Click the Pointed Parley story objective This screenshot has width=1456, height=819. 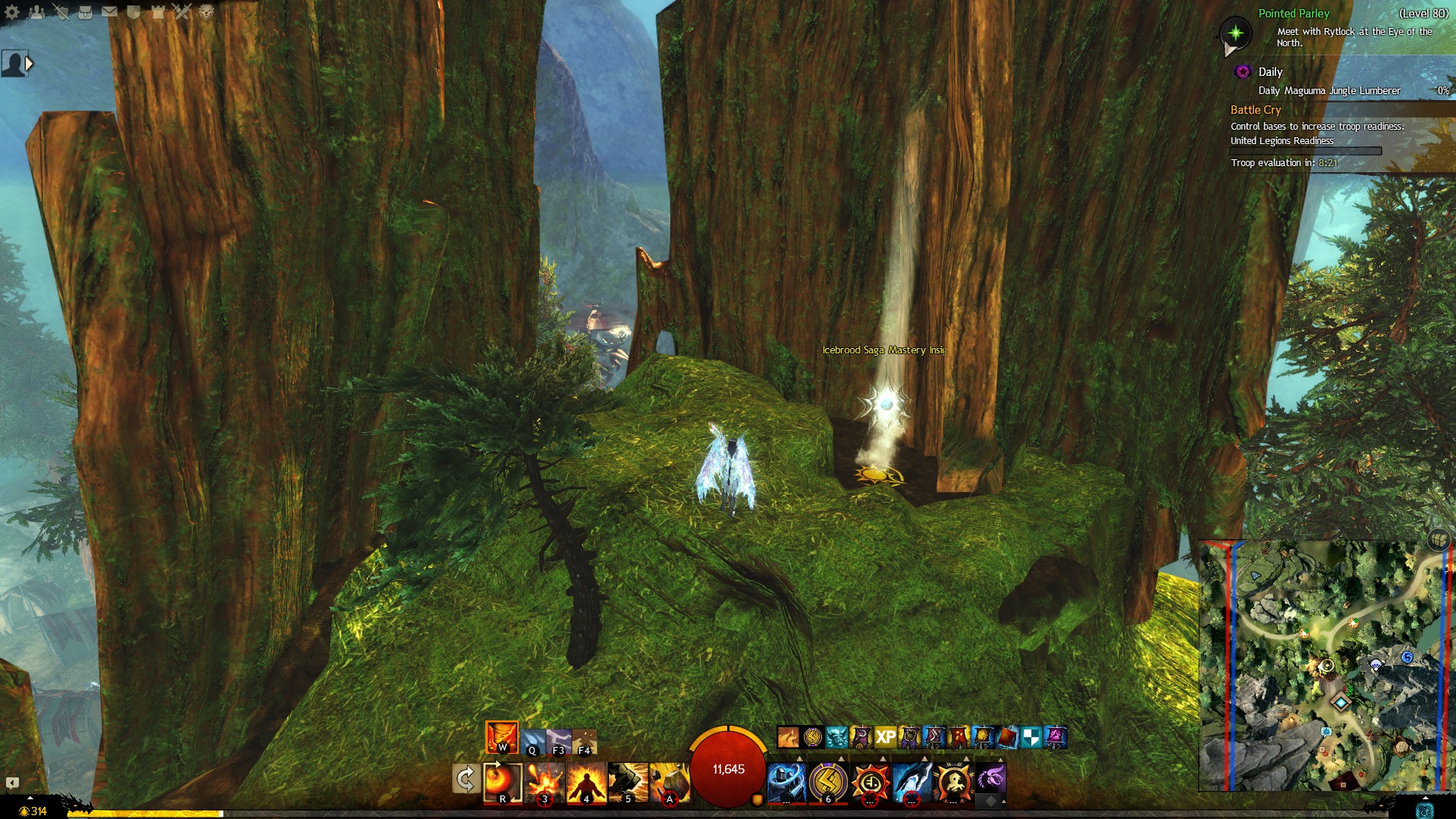click(x=1294, y=14)
